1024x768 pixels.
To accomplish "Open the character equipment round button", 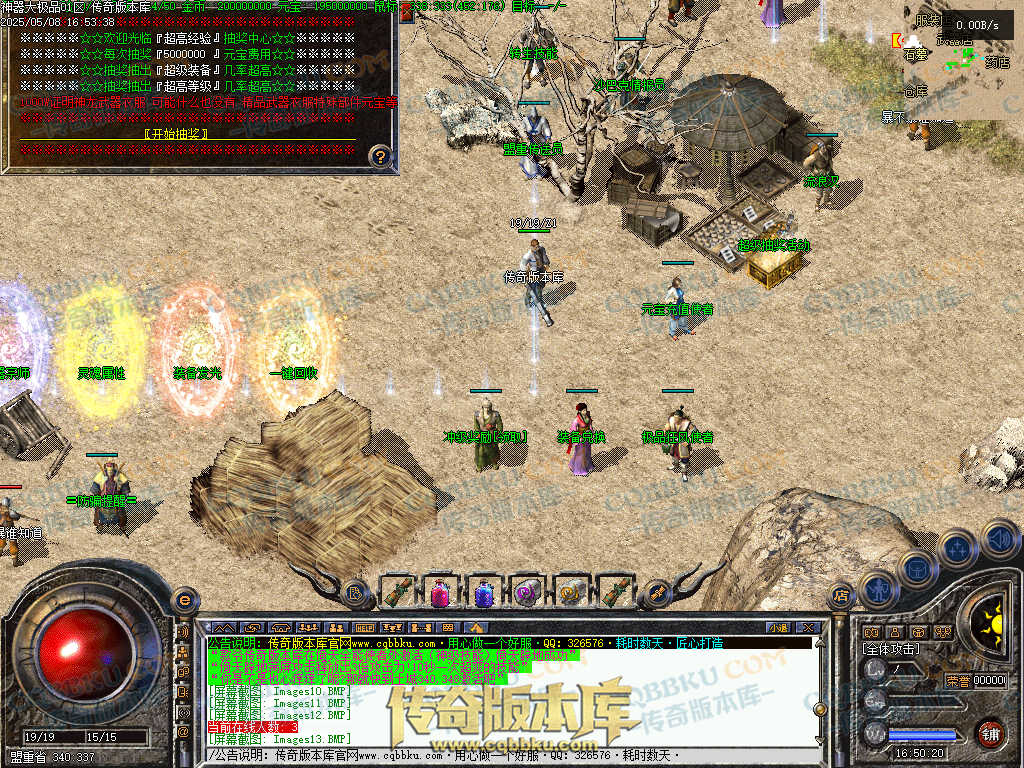I will [x=877, y=589].
